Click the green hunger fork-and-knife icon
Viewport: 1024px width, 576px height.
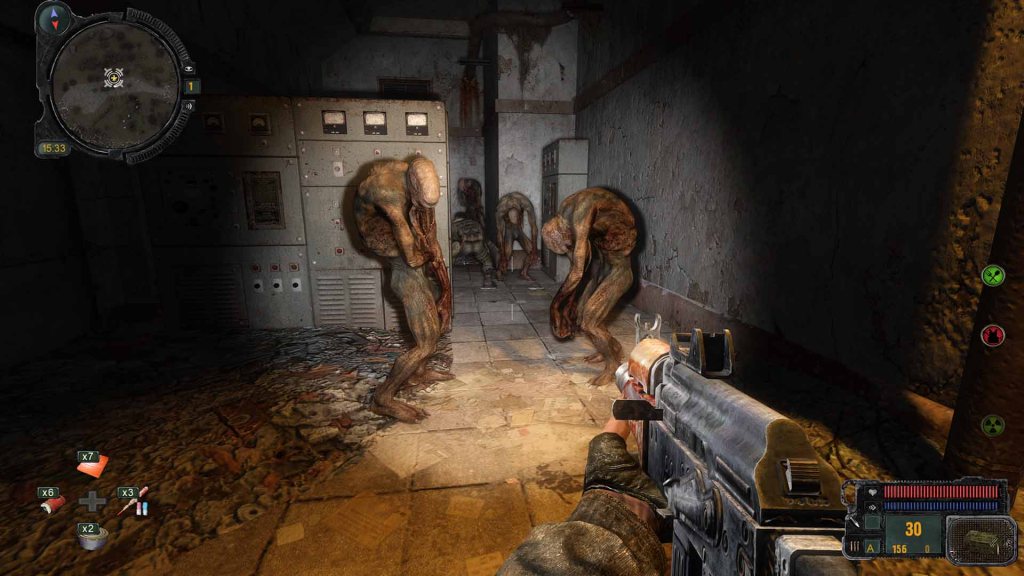tap(992, 275)
